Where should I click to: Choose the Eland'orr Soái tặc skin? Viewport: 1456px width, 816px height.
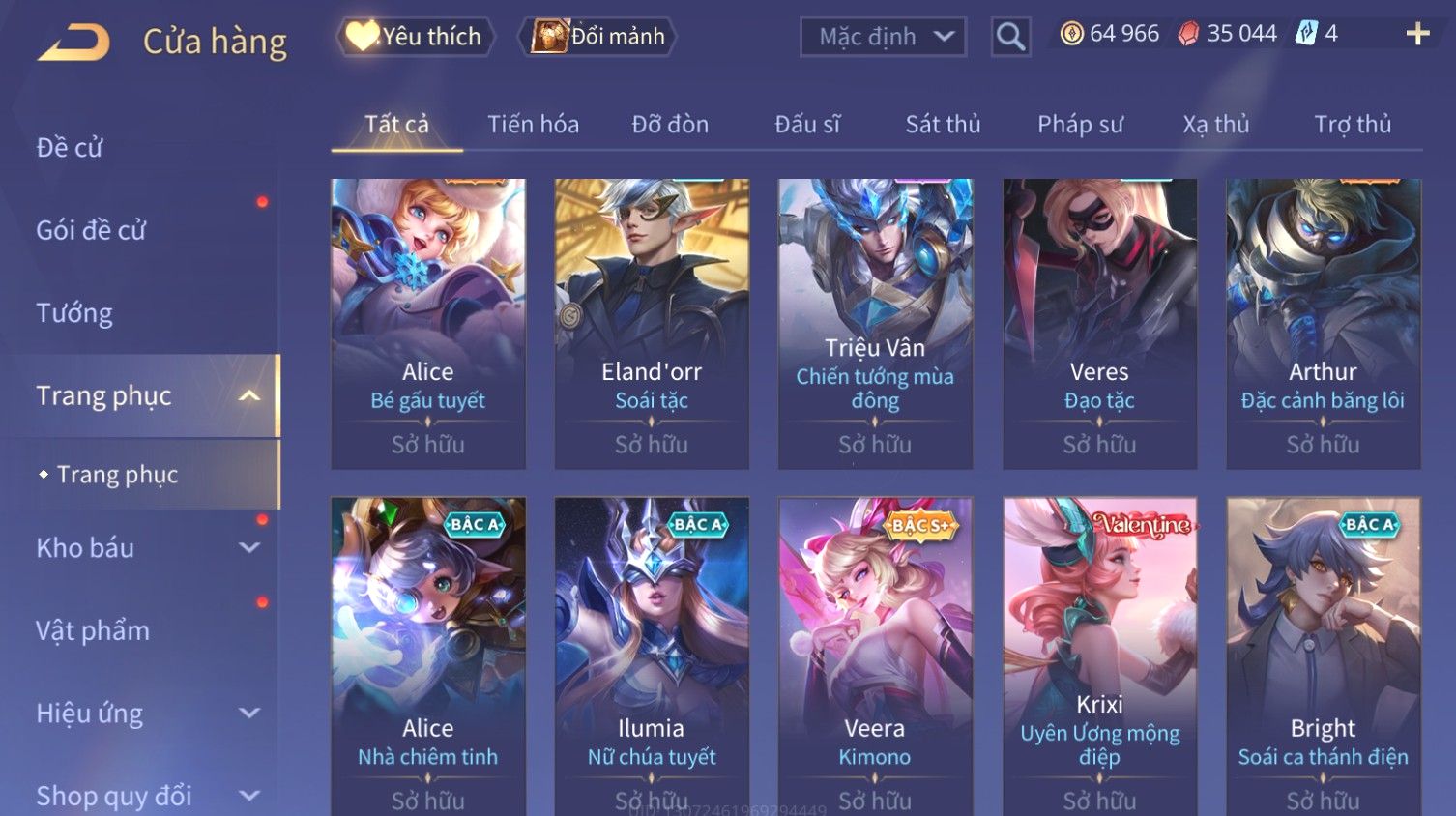[652, 323]
